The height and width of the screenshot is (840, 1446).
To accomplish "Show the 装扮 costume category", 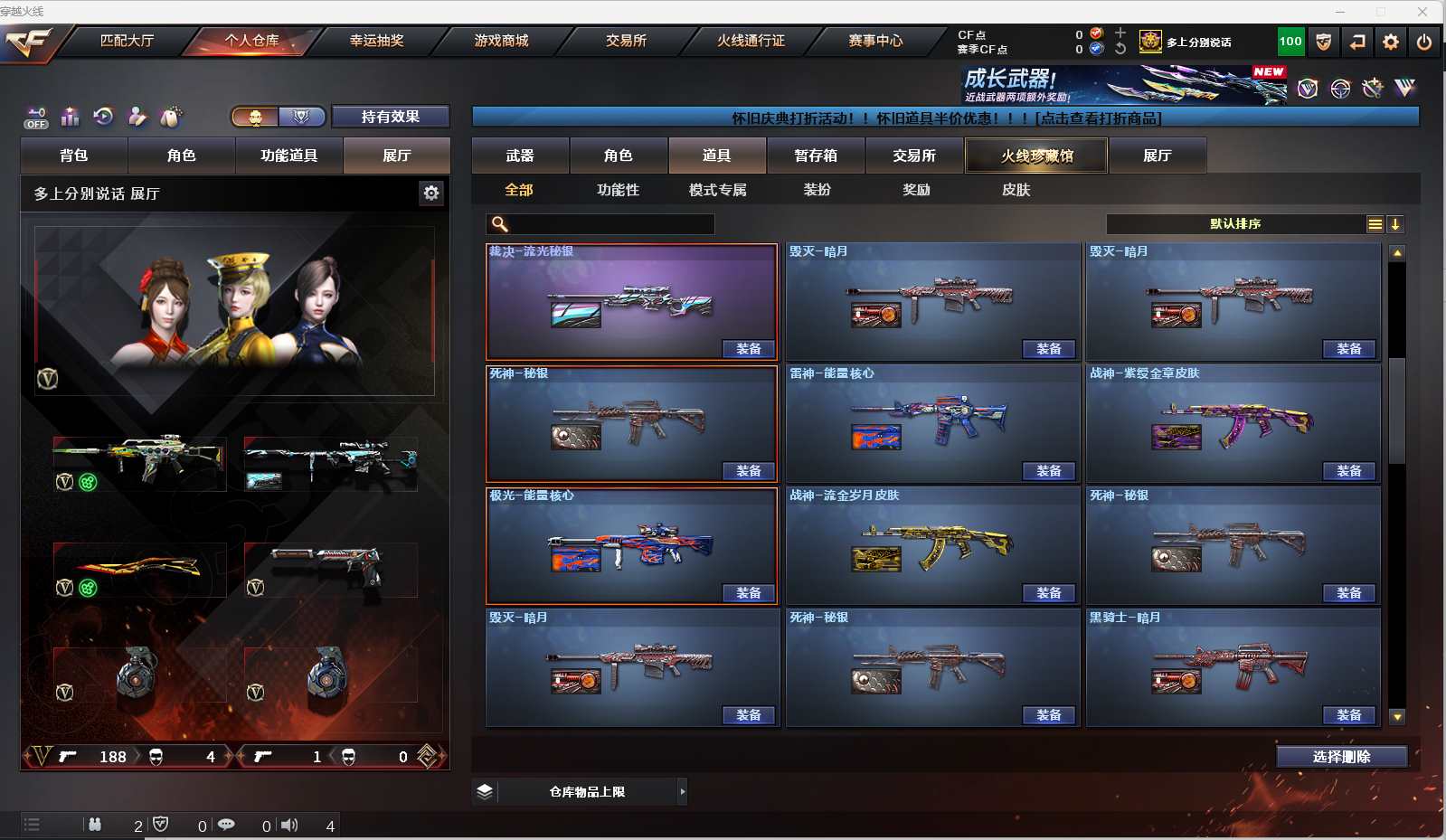I will [x=817, y=190].
